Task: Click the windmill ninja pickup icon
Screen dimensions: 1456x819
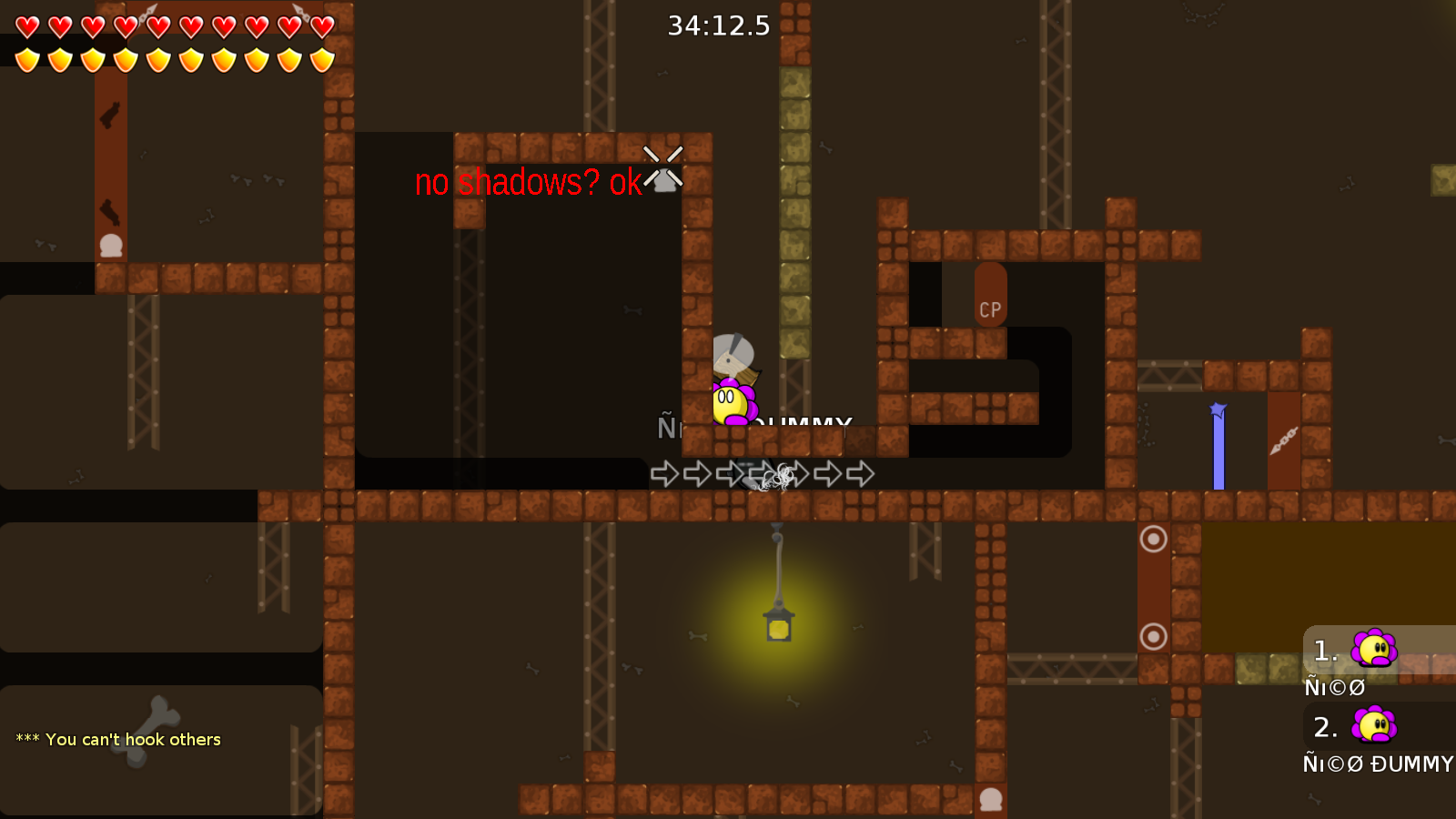Action: (663, 173)
